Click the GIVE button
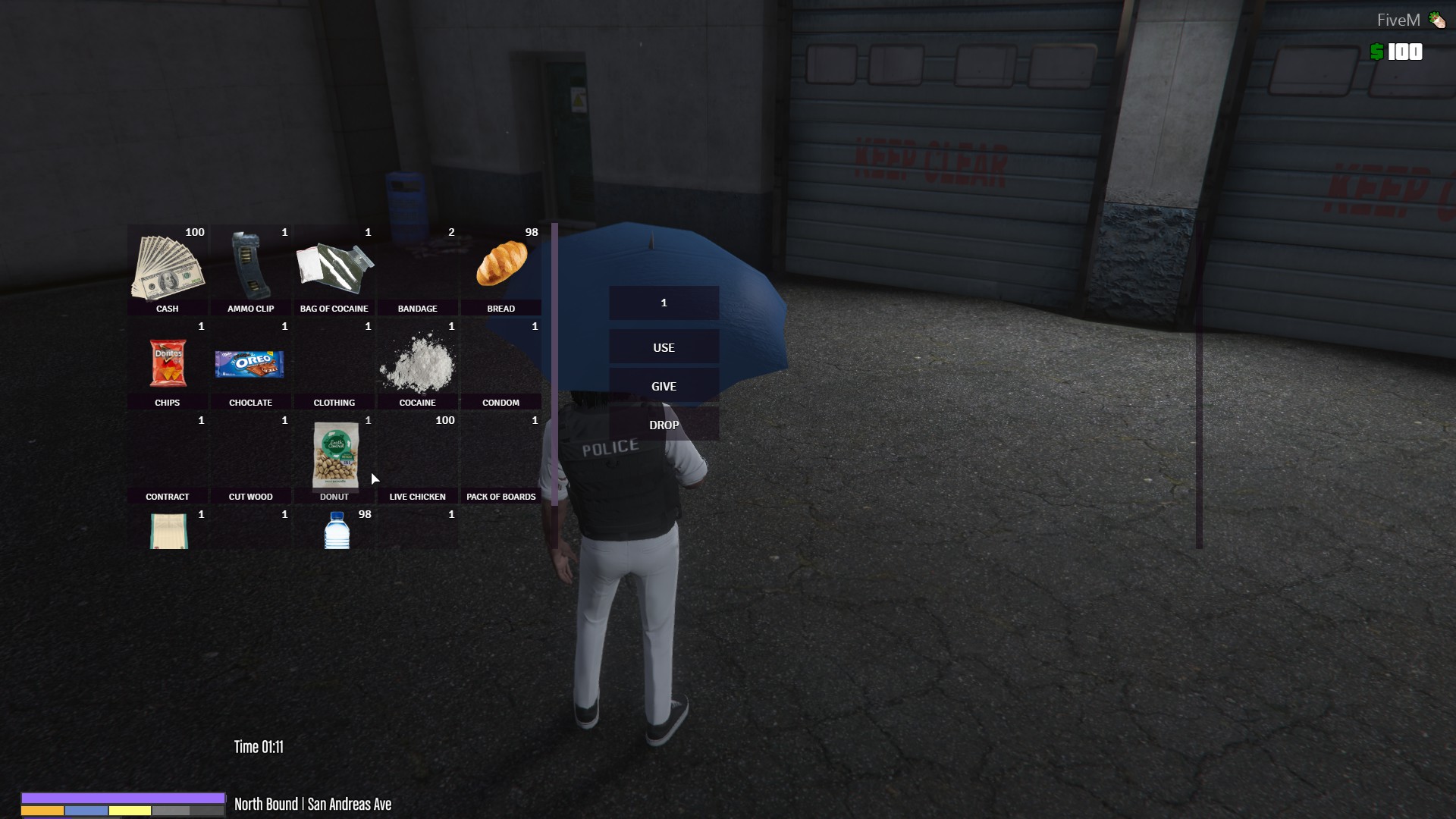Image resolution: width=1456 pixels, height=819 pixels. coord(664,386)
